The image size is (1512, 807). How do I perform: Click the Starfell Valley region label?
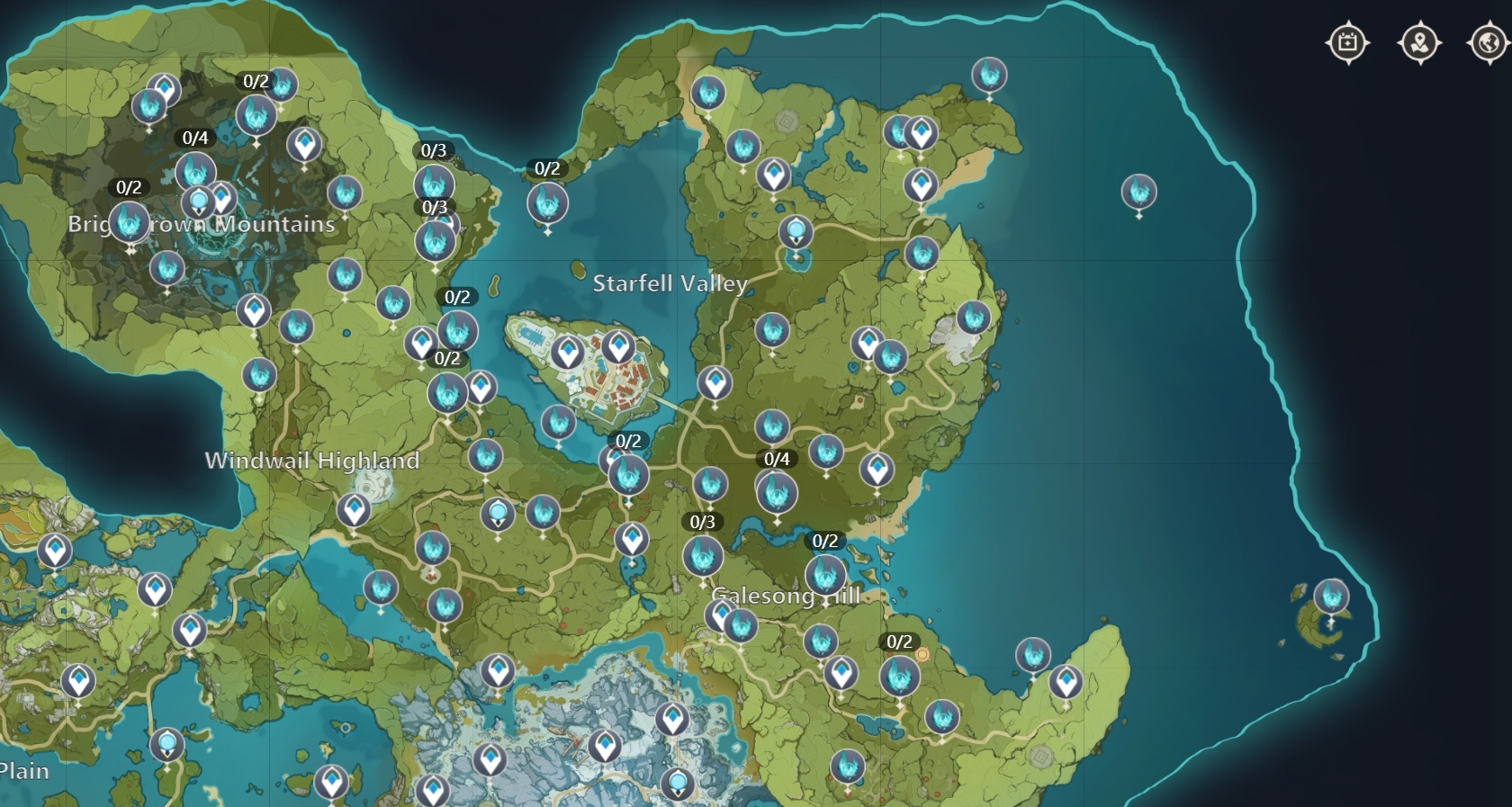point(670,284)
